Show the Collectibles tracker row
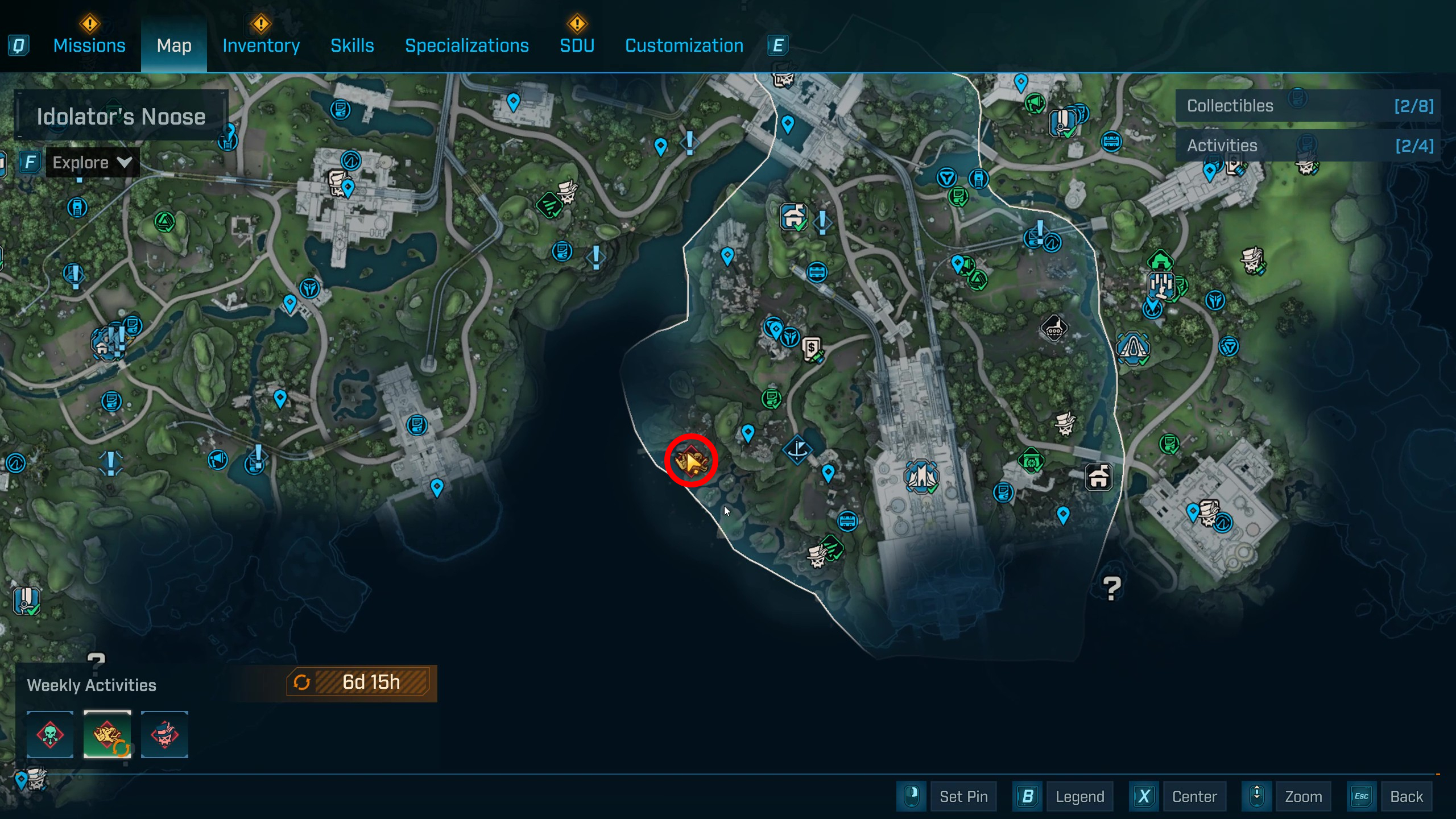 tap(1308, 106)
